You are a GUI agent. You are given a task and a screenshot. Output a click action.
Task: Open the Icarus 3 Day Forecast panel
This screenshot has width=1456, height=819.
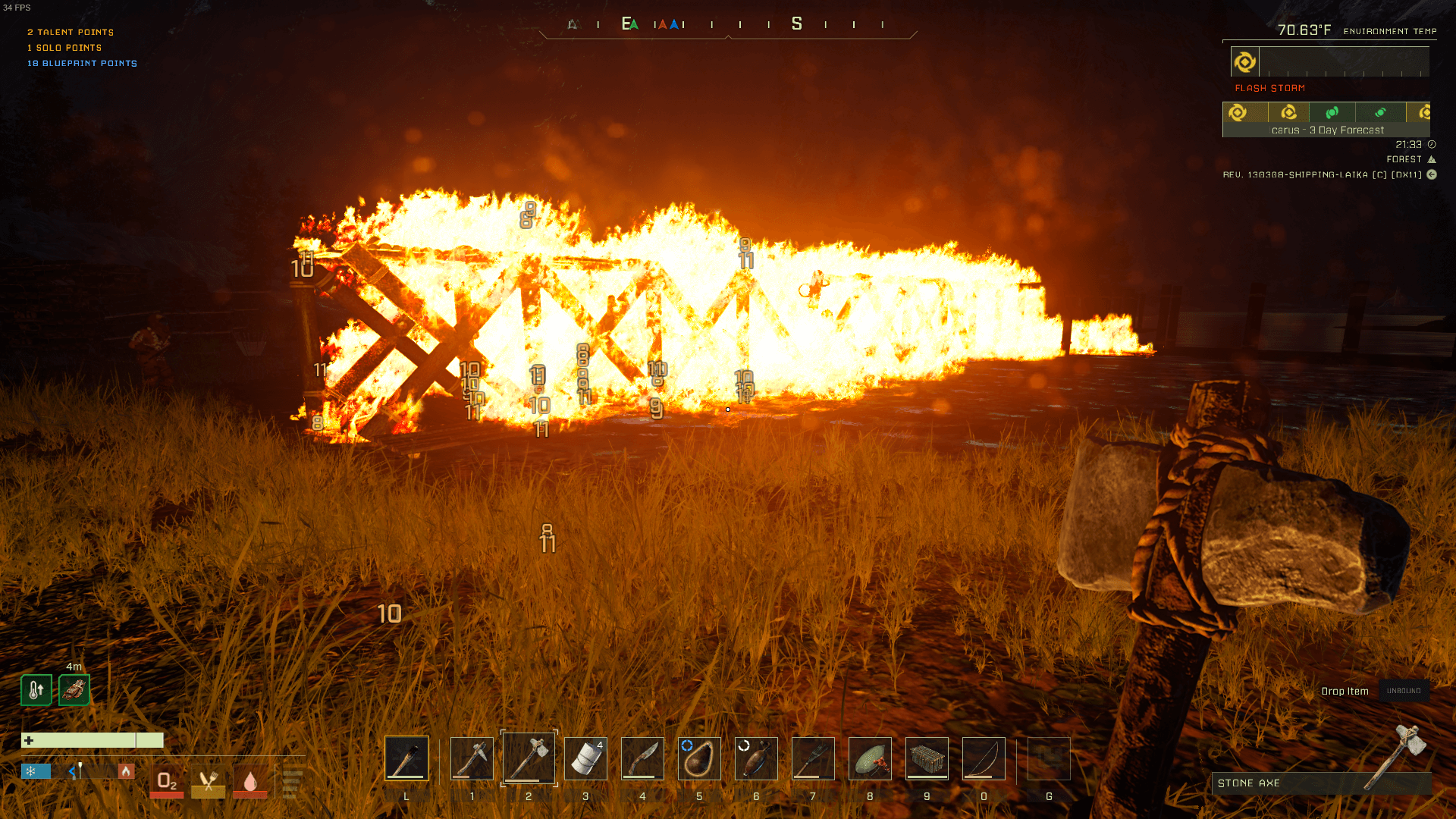[x=1326, y=120]
